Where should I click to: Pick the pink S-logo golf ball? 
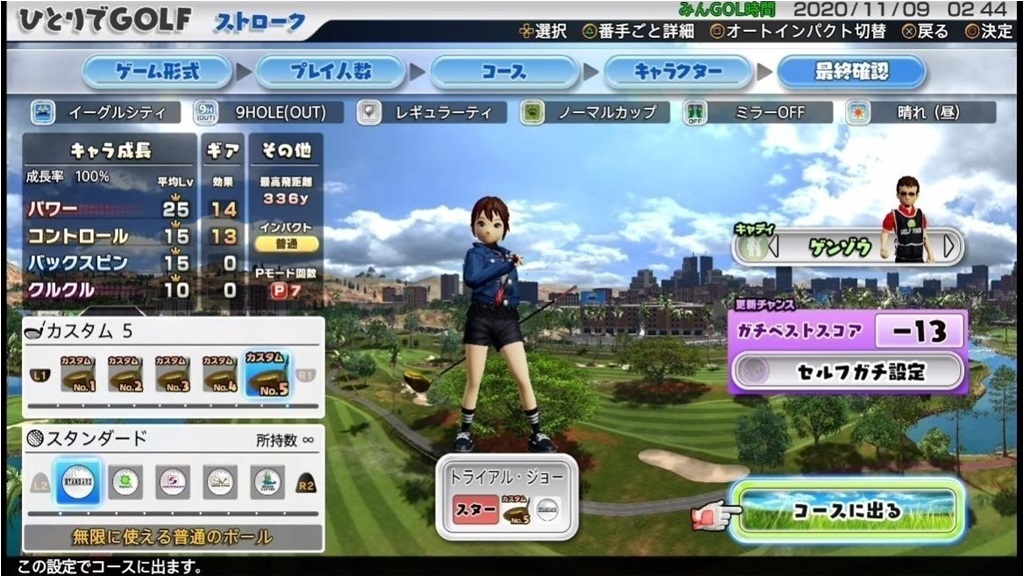point(173,481)
